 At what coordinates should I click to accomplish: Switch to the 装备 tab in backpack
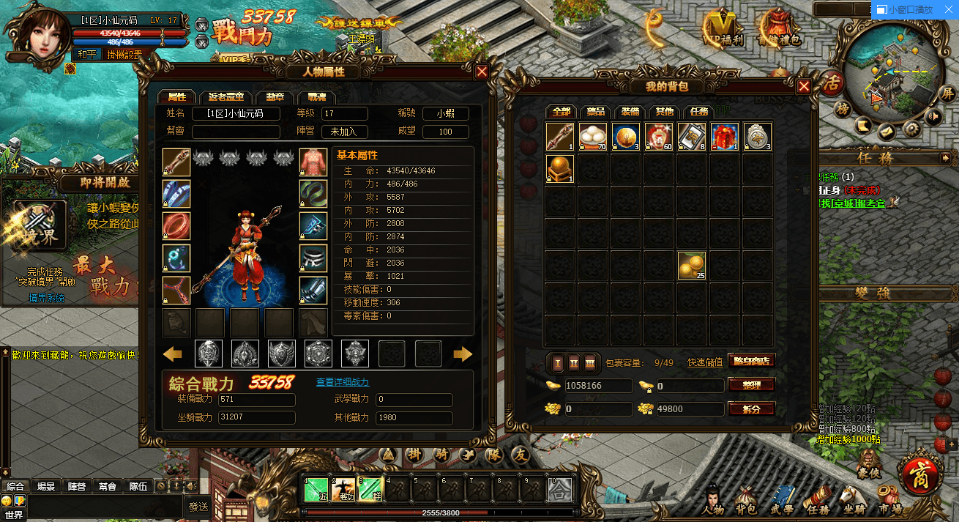coord(629,111)
